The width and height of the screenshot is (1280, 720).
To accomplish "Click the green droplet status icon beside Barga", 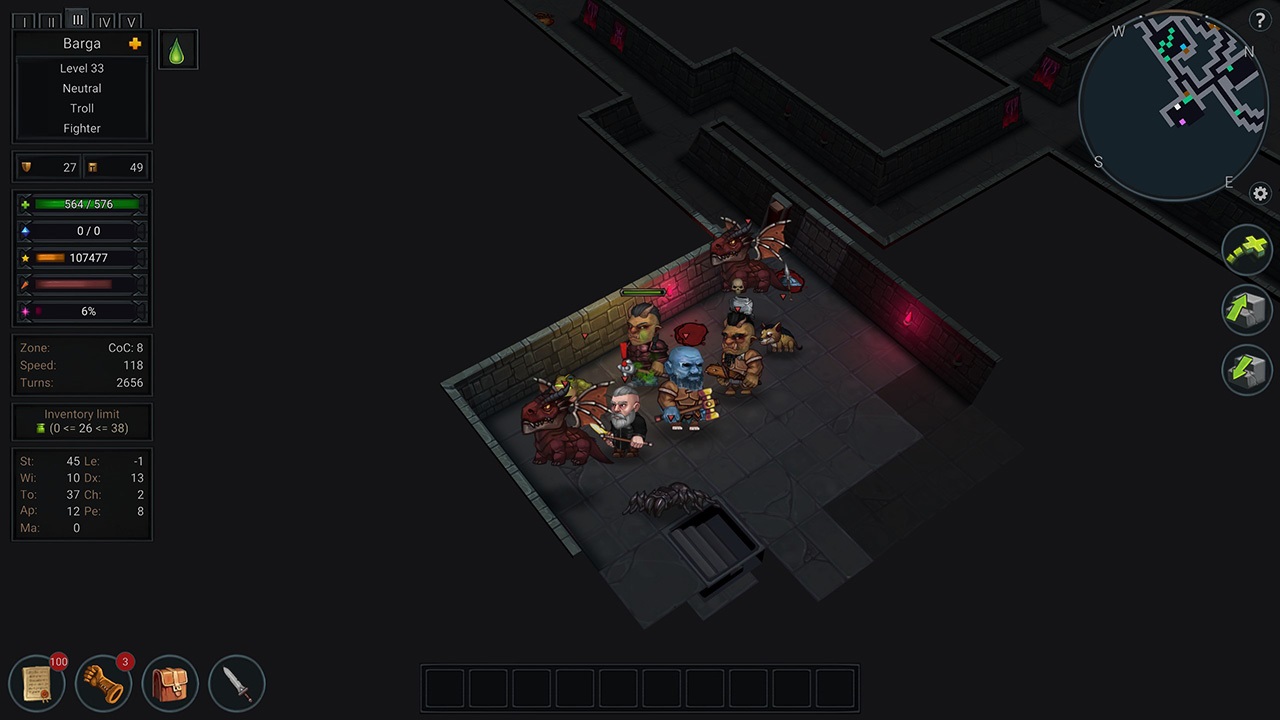I will point(177,50).
